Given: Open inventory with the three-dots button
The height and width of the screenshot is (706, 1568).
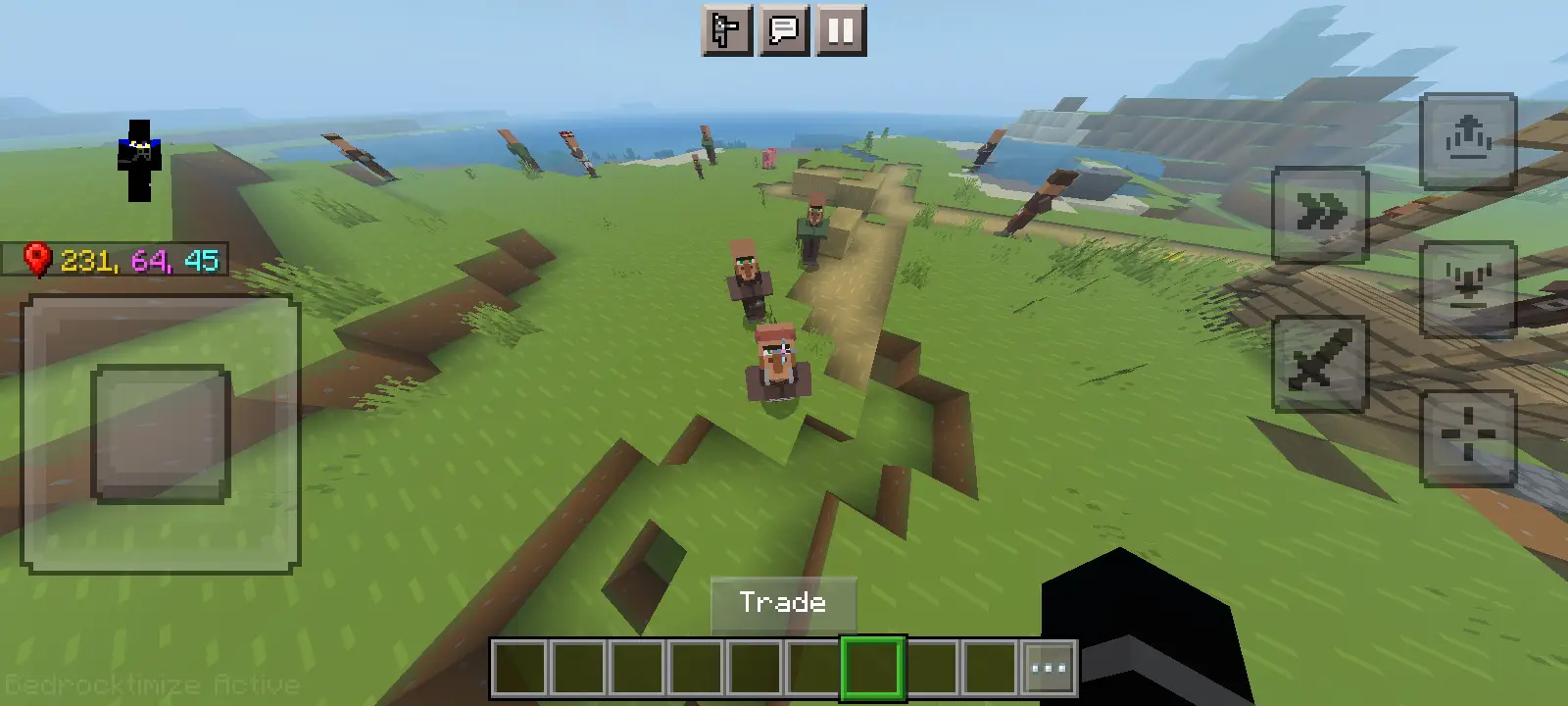Looking at the screenshot, I should coord(1049,669).
